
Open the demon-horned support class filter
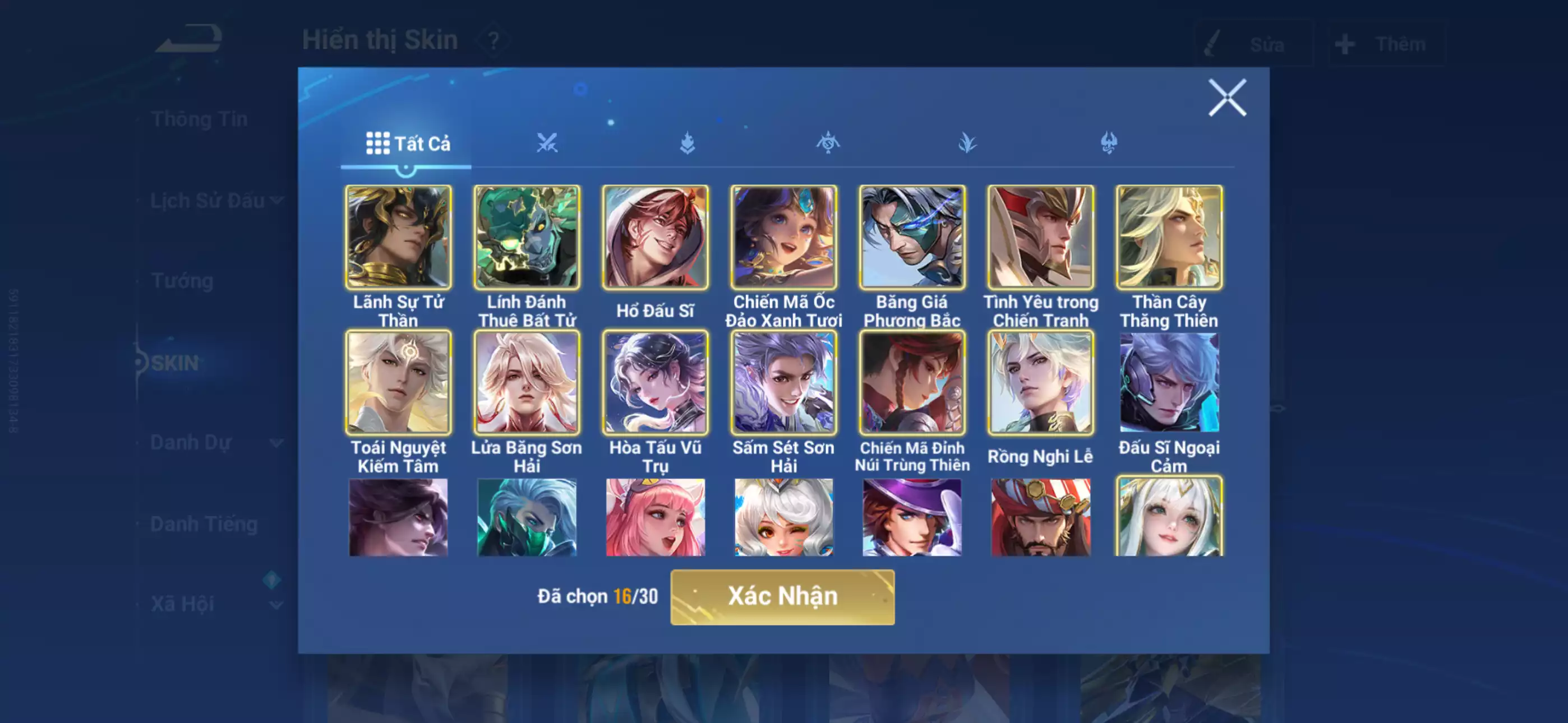point(1109,143)
